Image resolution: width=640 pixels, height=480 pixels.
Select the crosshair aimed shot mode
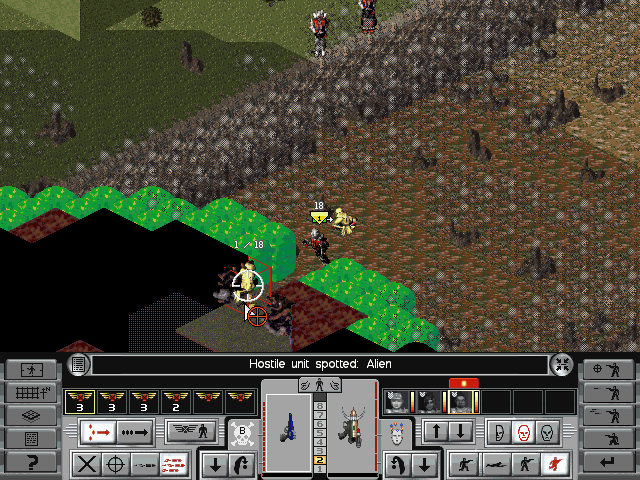tap(116, 464)
